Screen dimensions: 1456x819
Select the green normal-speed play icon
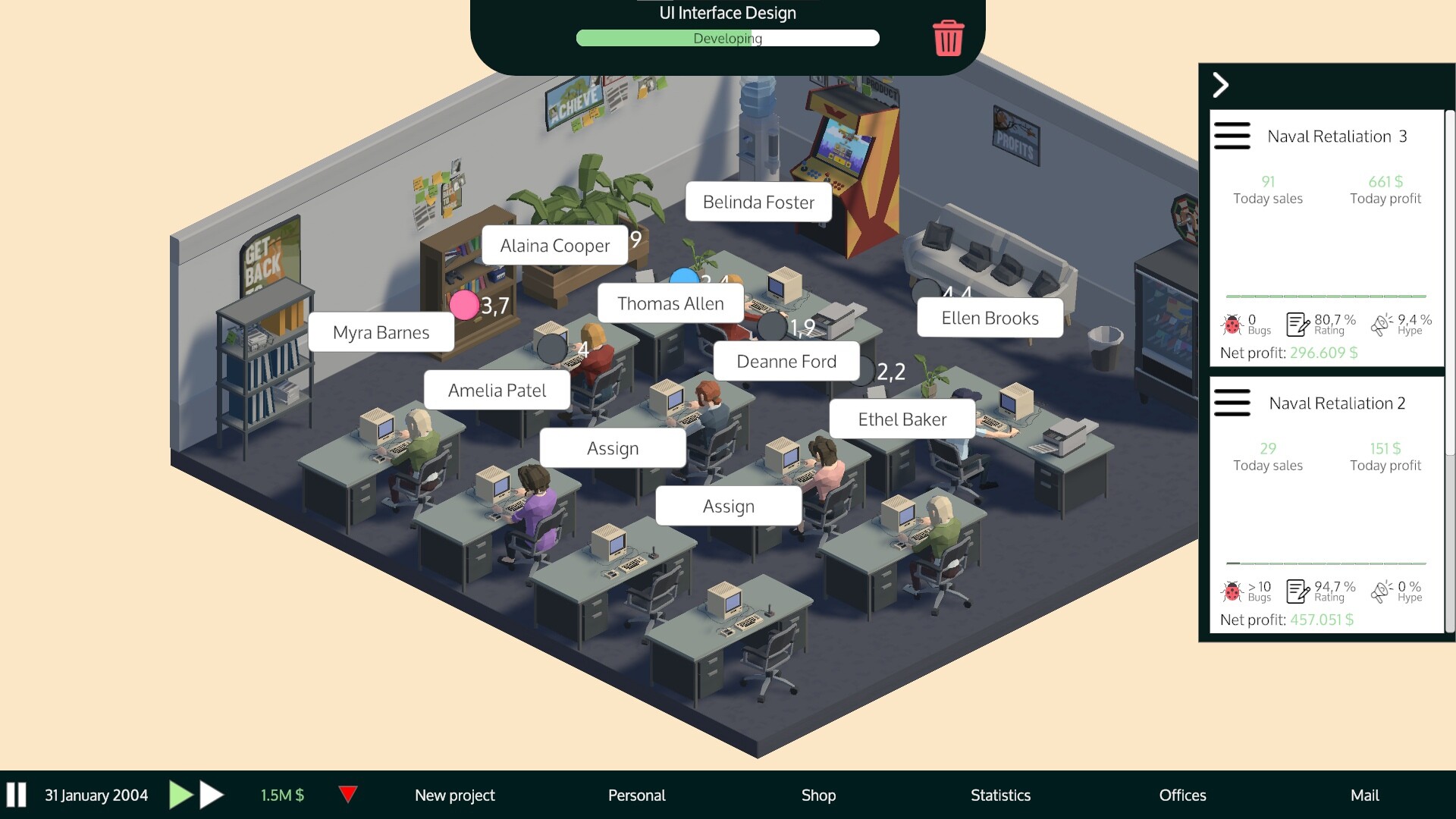click(x=181, y=795)
